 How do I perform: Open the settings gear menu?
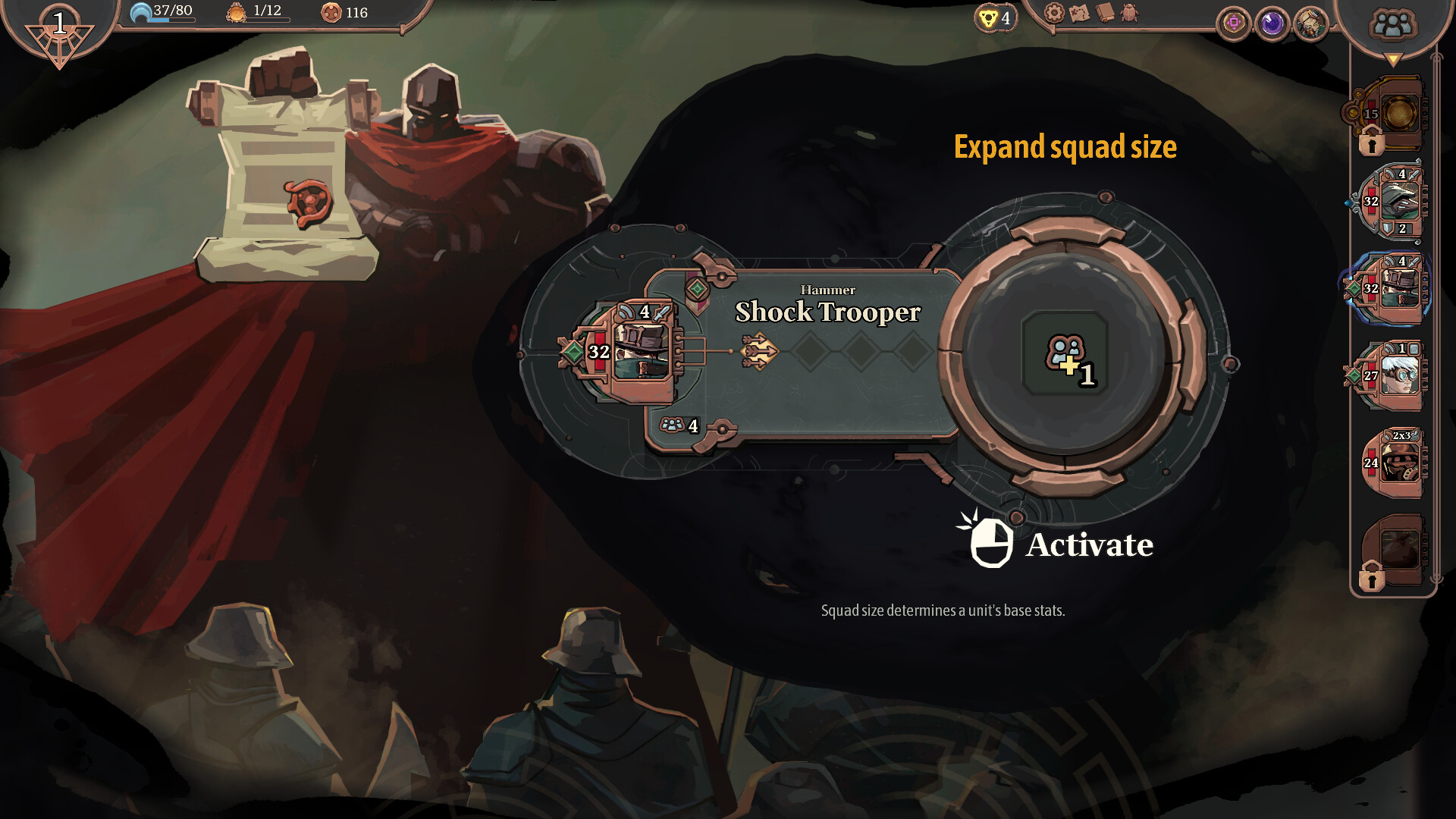click(x=1054, y=13)
